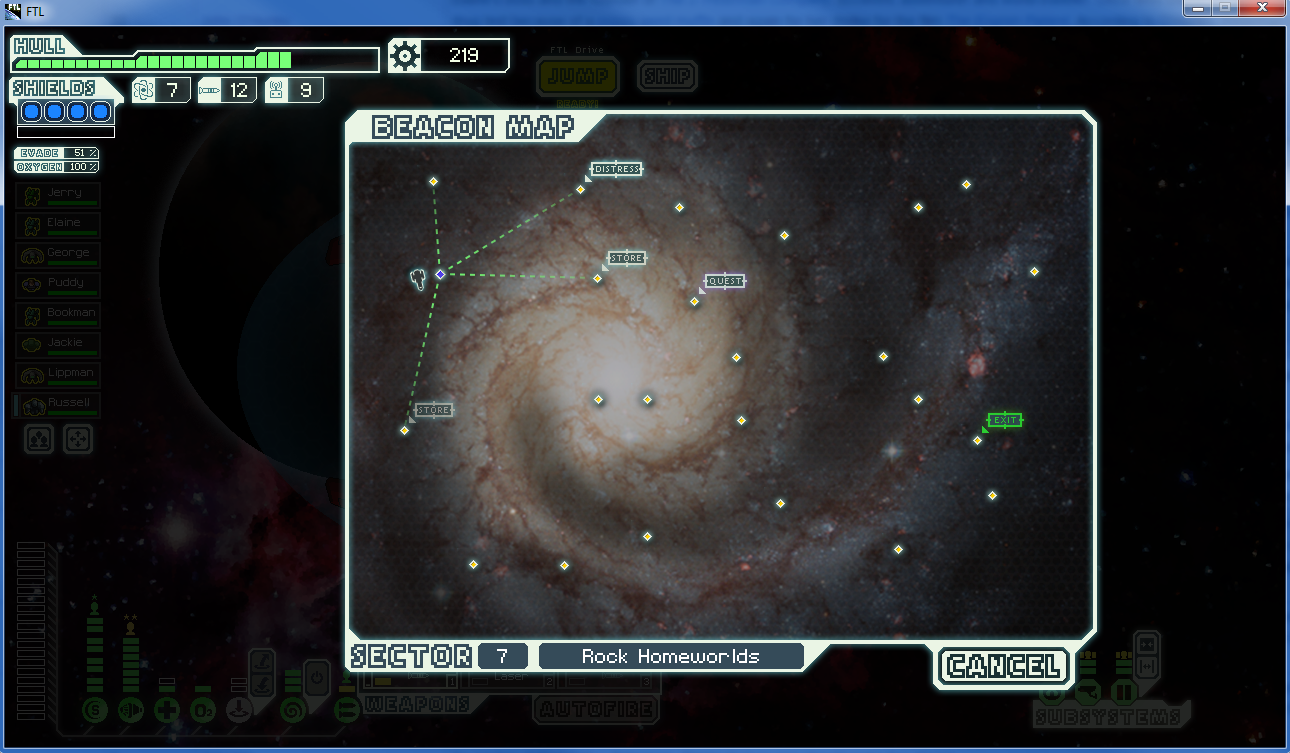Viewport: 1290px width, 753px height.
Task: Pick crew member George from list
Action: (59, 255)
